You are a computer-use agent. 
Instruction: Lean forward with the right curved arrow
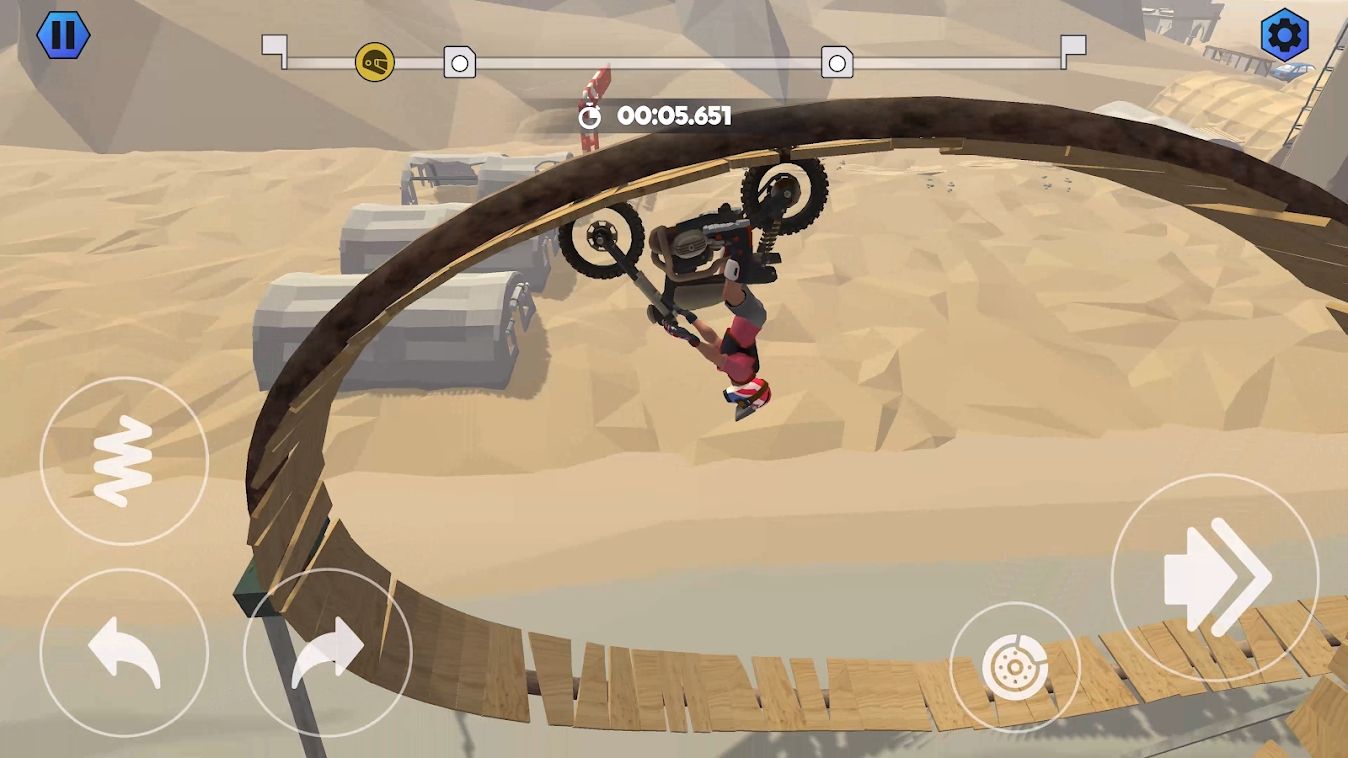pyautogui.click(x=328, y=653)
